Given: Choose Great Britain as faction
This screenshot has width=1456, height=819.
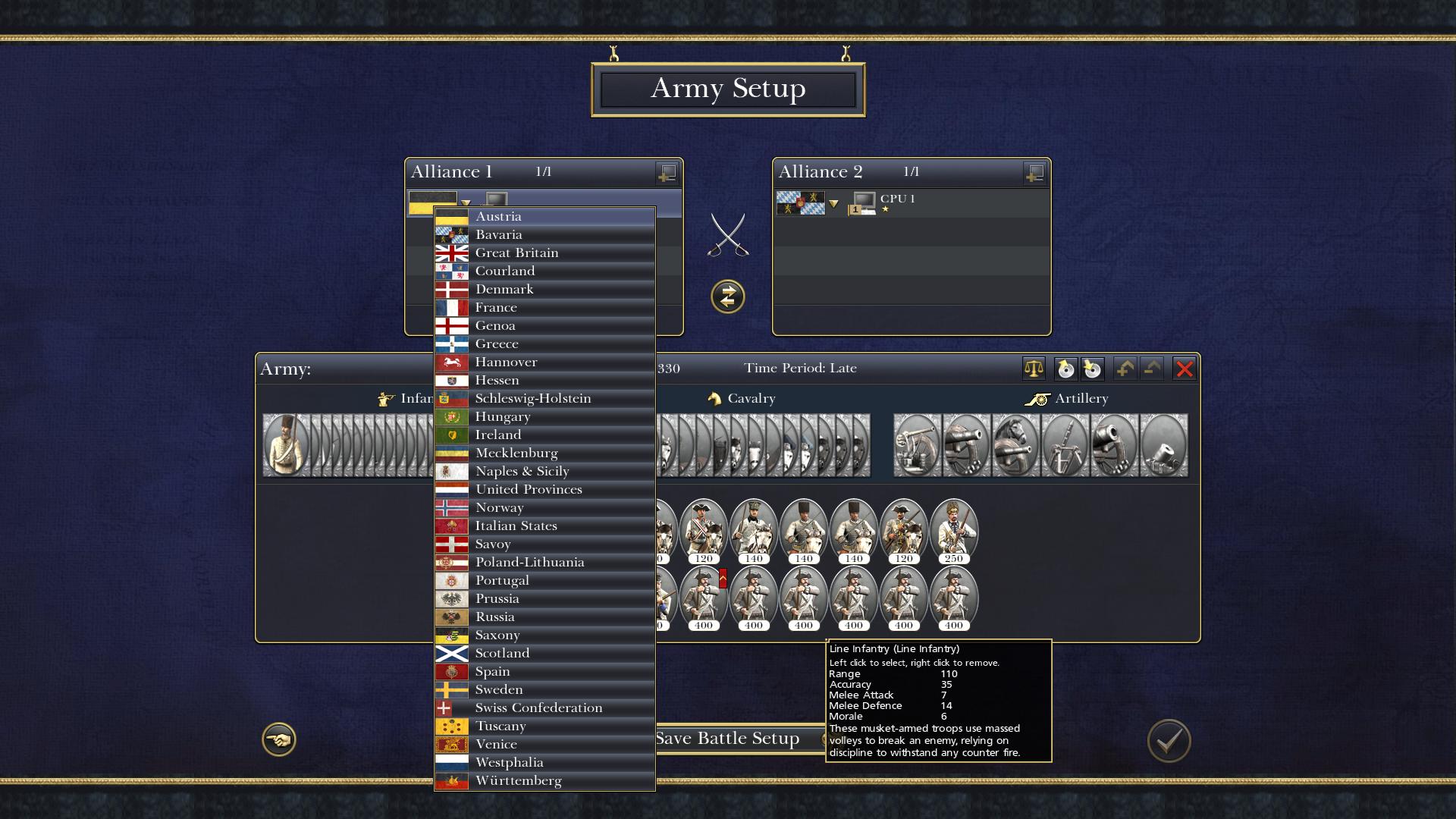Looking at the screenshot, I should [544, 253].
